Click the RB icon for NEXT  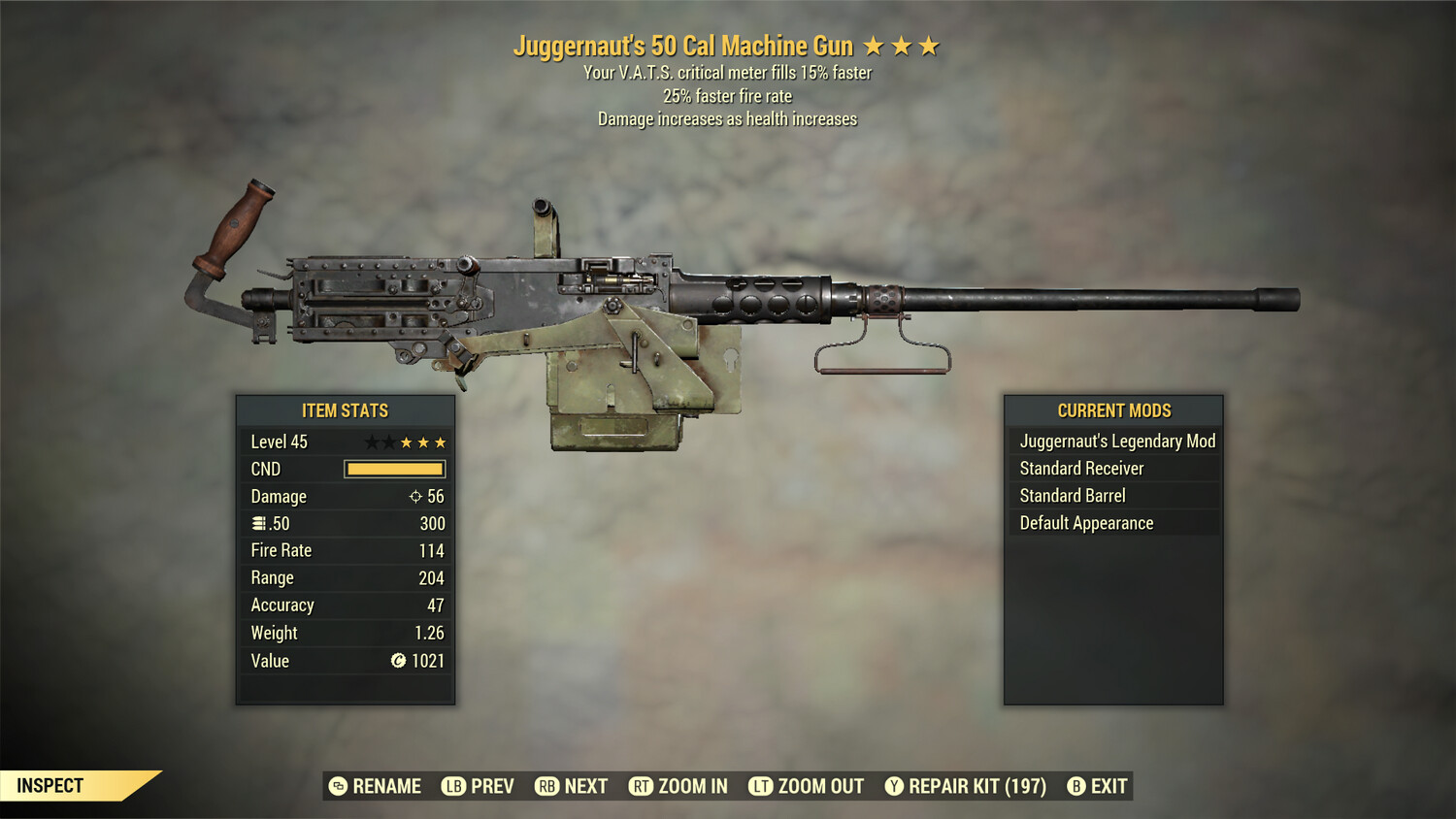(546, 786)
